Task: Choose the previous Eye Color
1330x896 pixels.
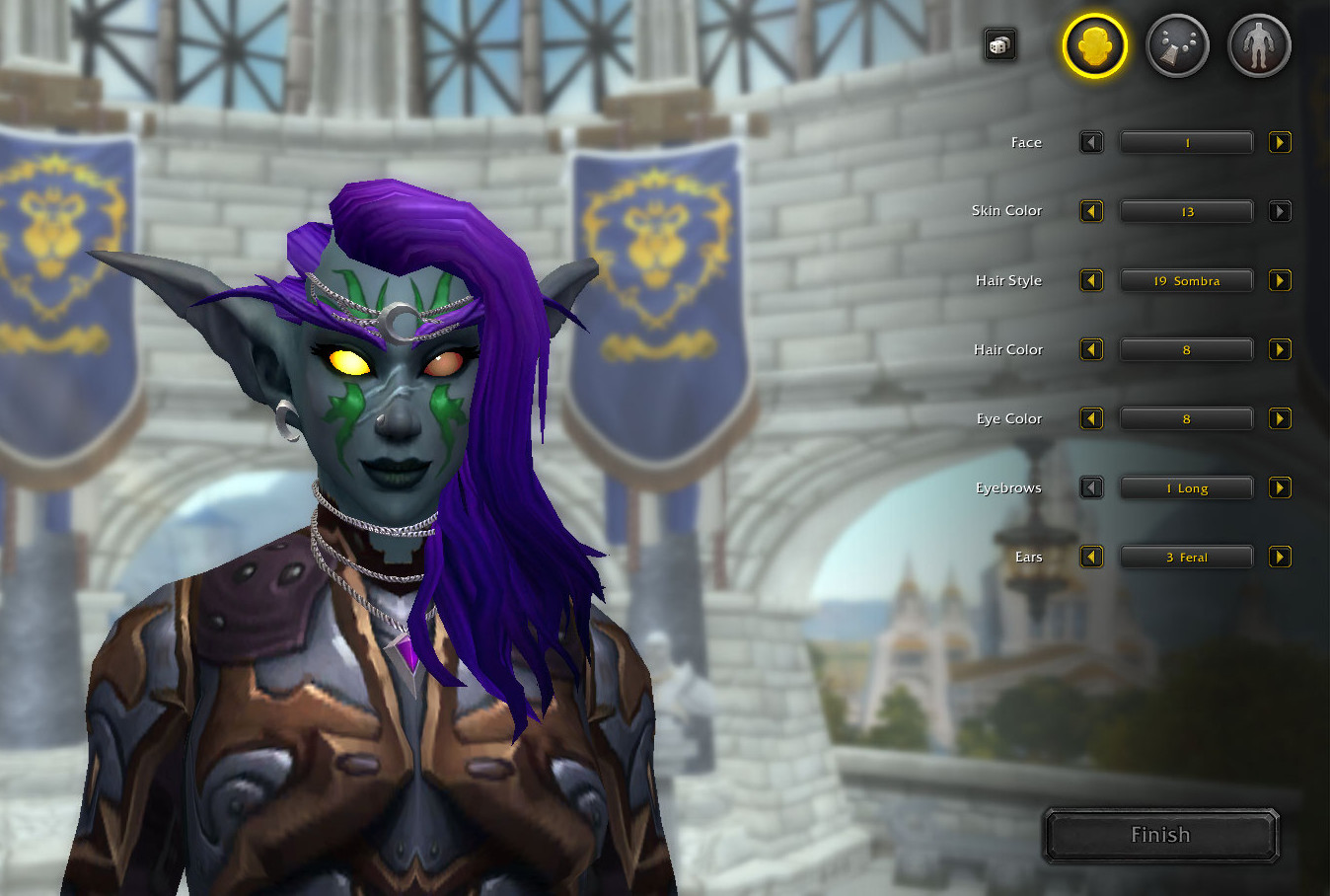Action: (x=1091, y=418)
